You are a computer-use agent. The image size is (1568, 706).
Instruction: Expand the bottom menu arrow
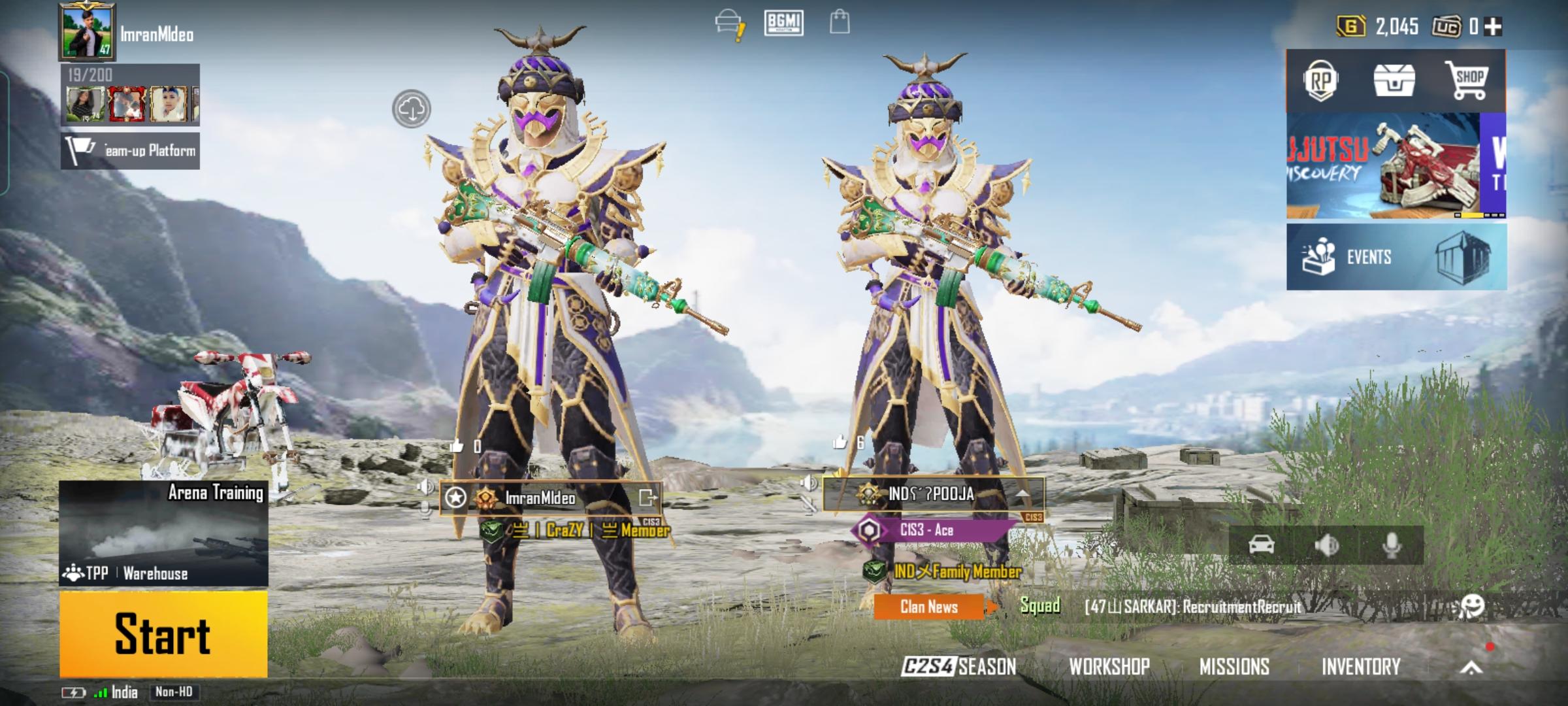(1471, 667)
